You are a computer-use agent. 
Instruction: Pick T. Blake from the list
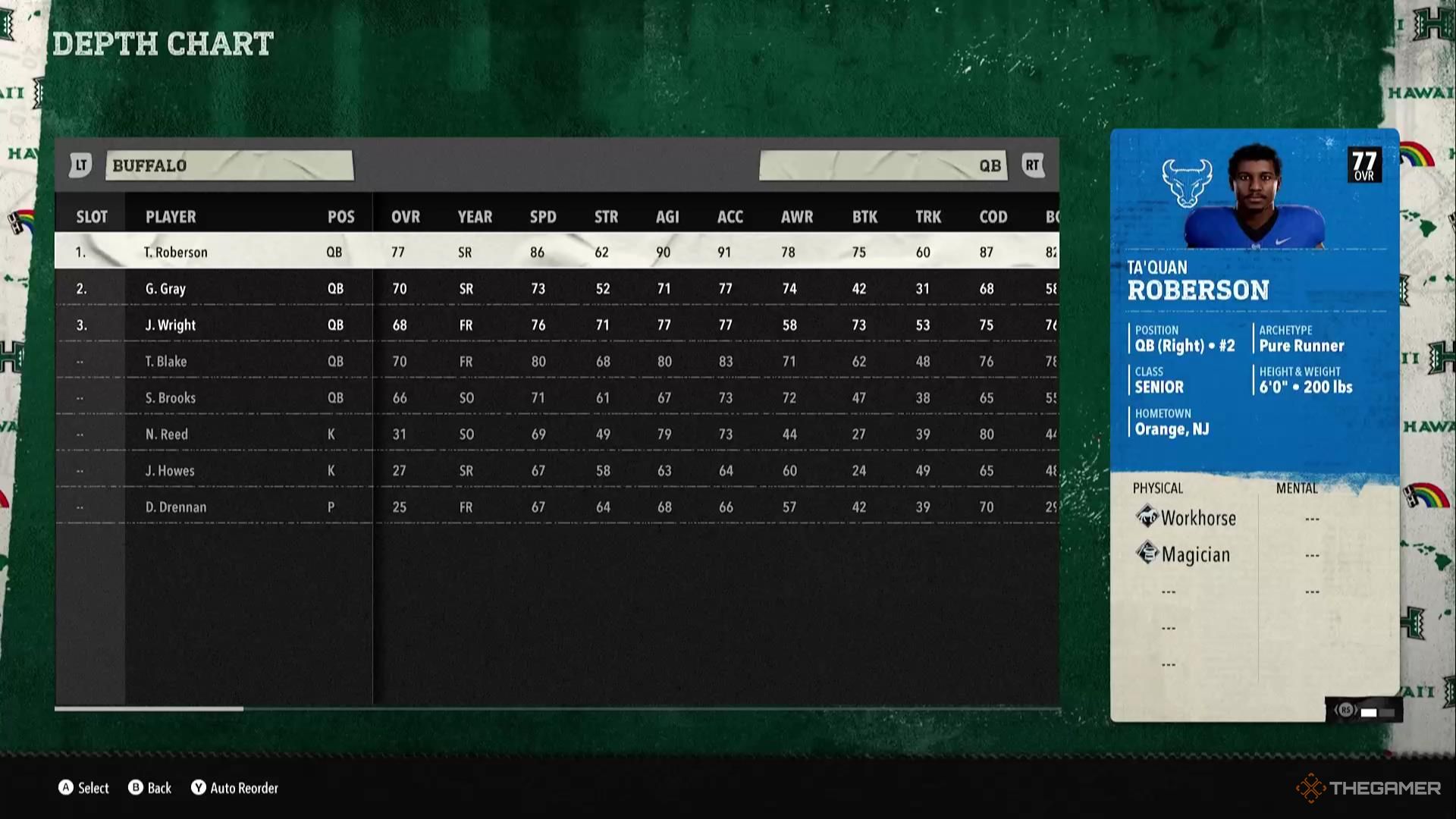pyautogui.click(x=166, y=361)
